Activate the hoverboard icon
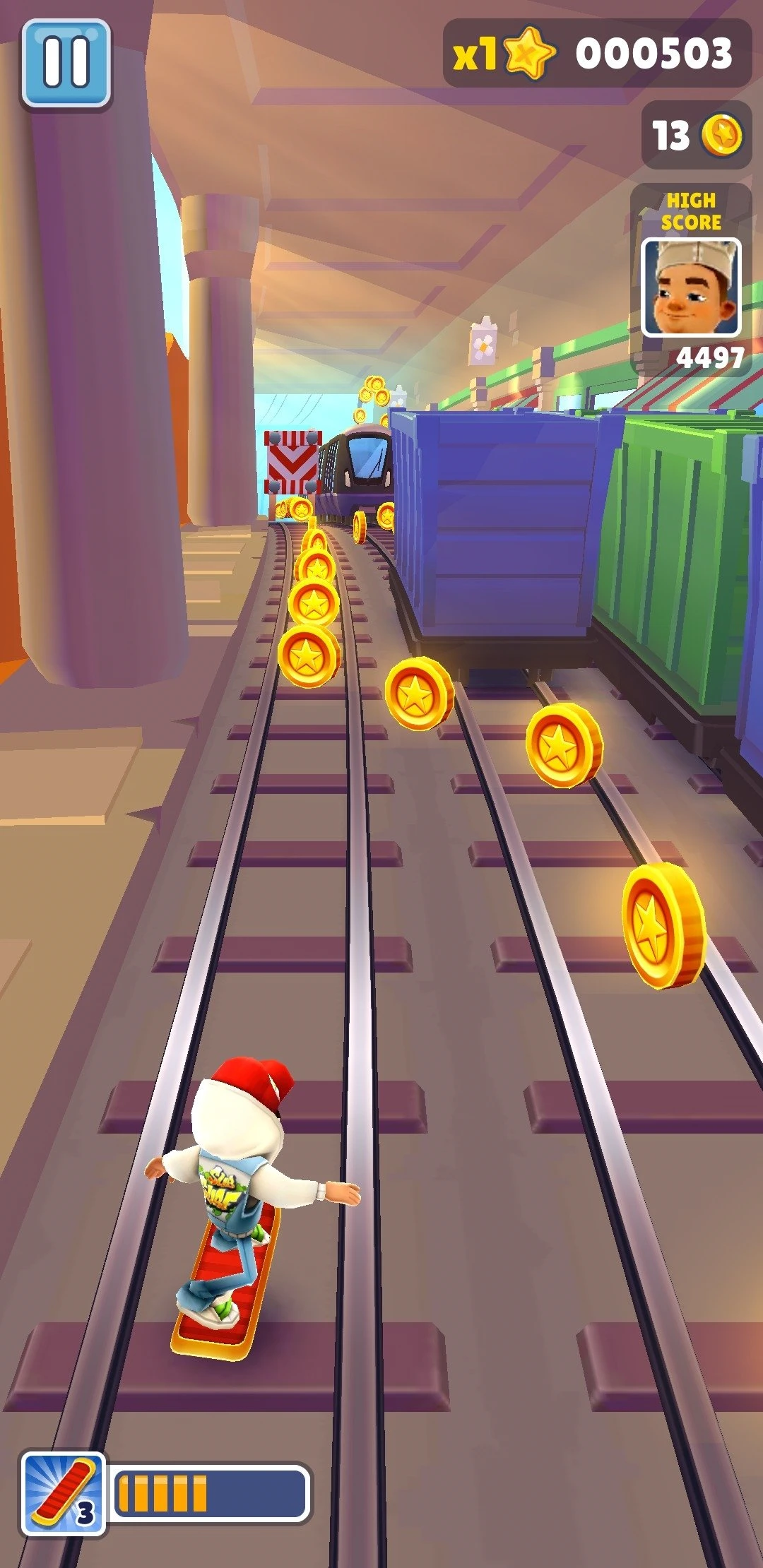 click(x=63, y=1494)
